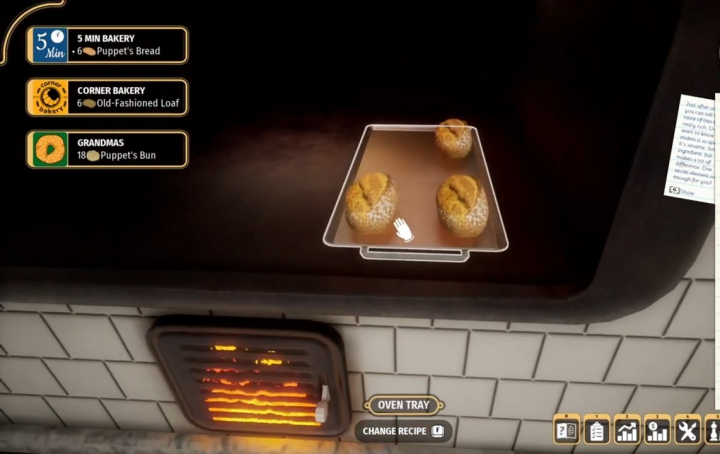The width and height of the screenshot is (720, 454).
Task: Click the chess piece icon
Action: [x=713, y=431]
